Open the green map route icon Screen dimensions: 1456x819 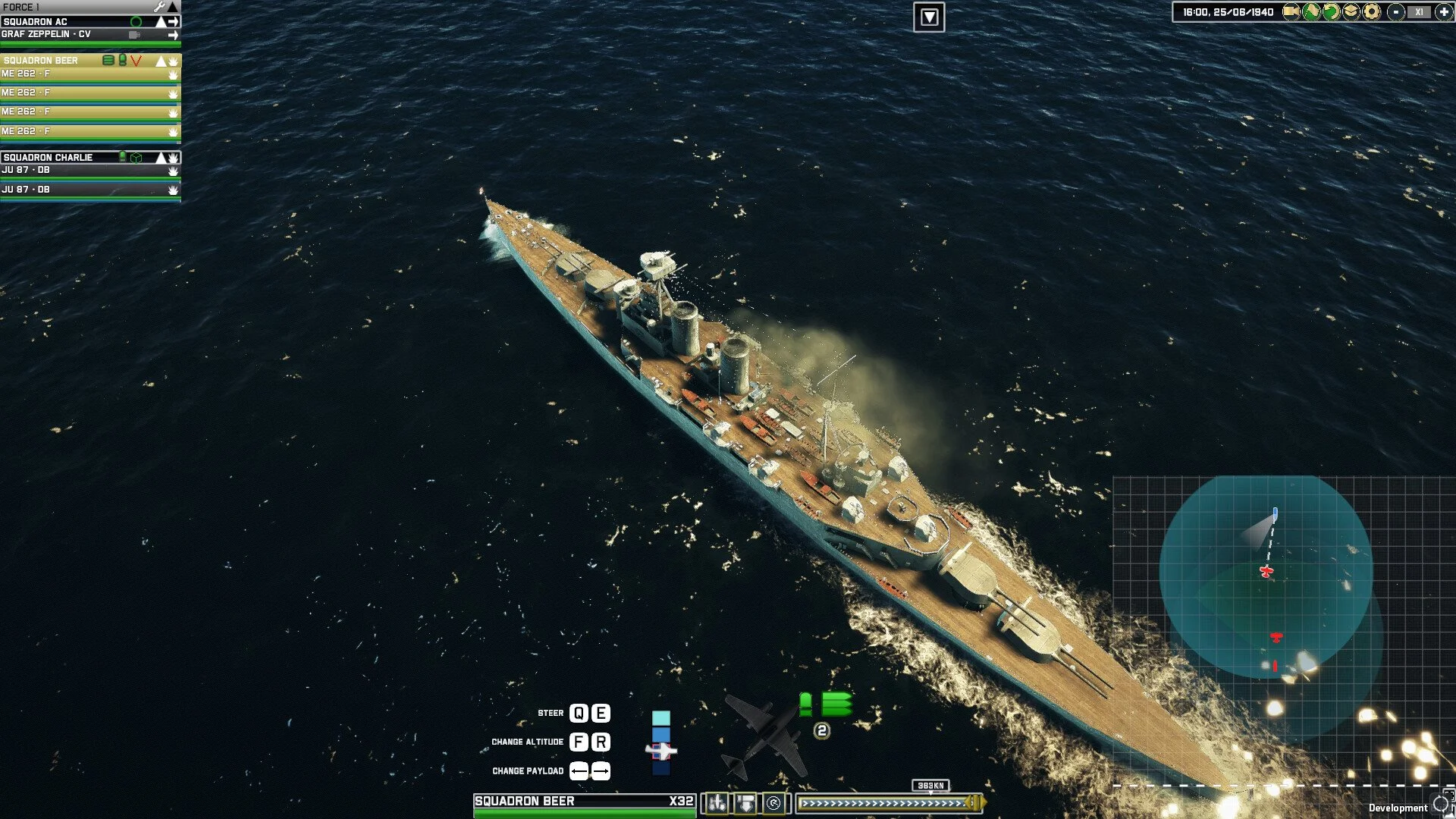click(1310, 11)
